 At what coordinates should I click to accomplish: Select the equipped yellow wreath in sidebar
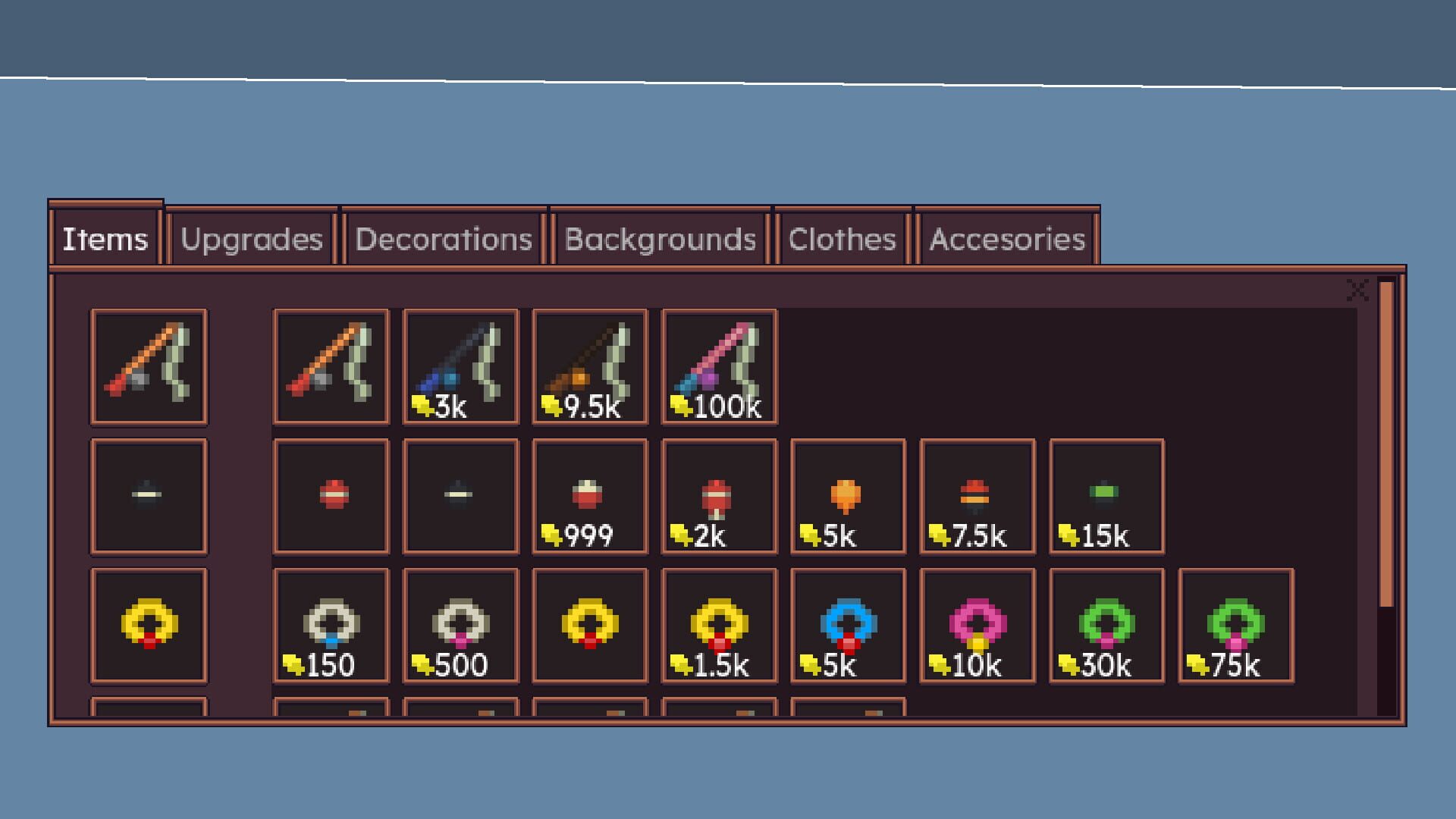148,626
